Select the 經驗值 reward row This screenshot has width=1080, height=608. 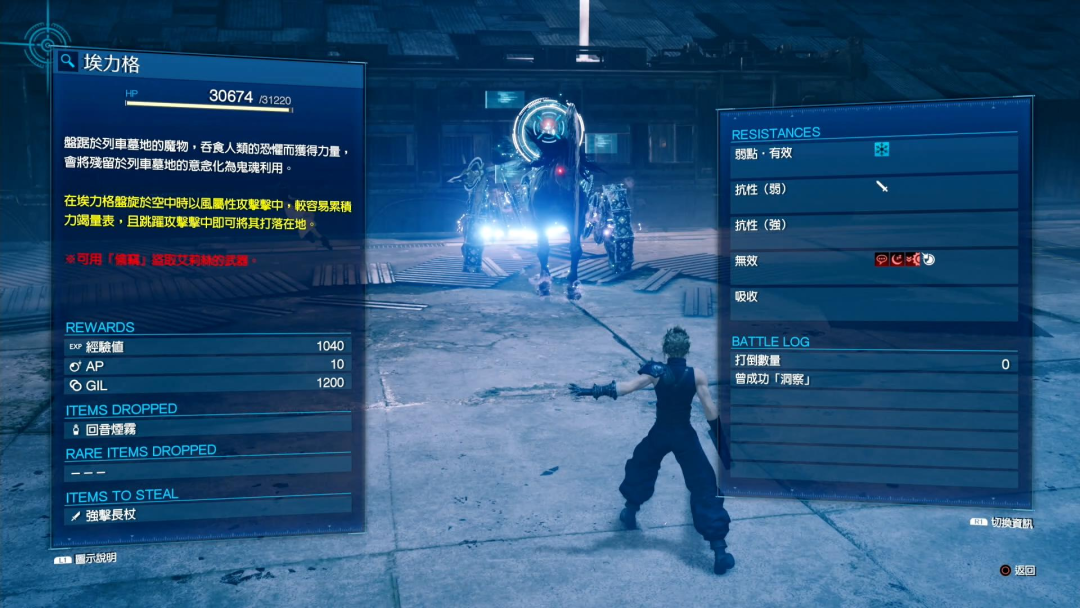208,346
